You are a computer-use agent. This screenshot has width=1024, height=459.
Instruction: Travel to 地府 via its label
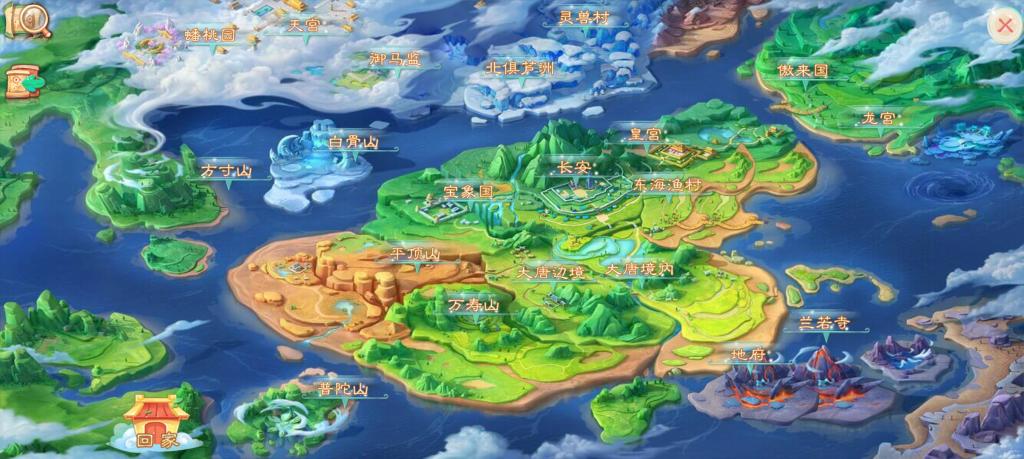coord(747,355)
